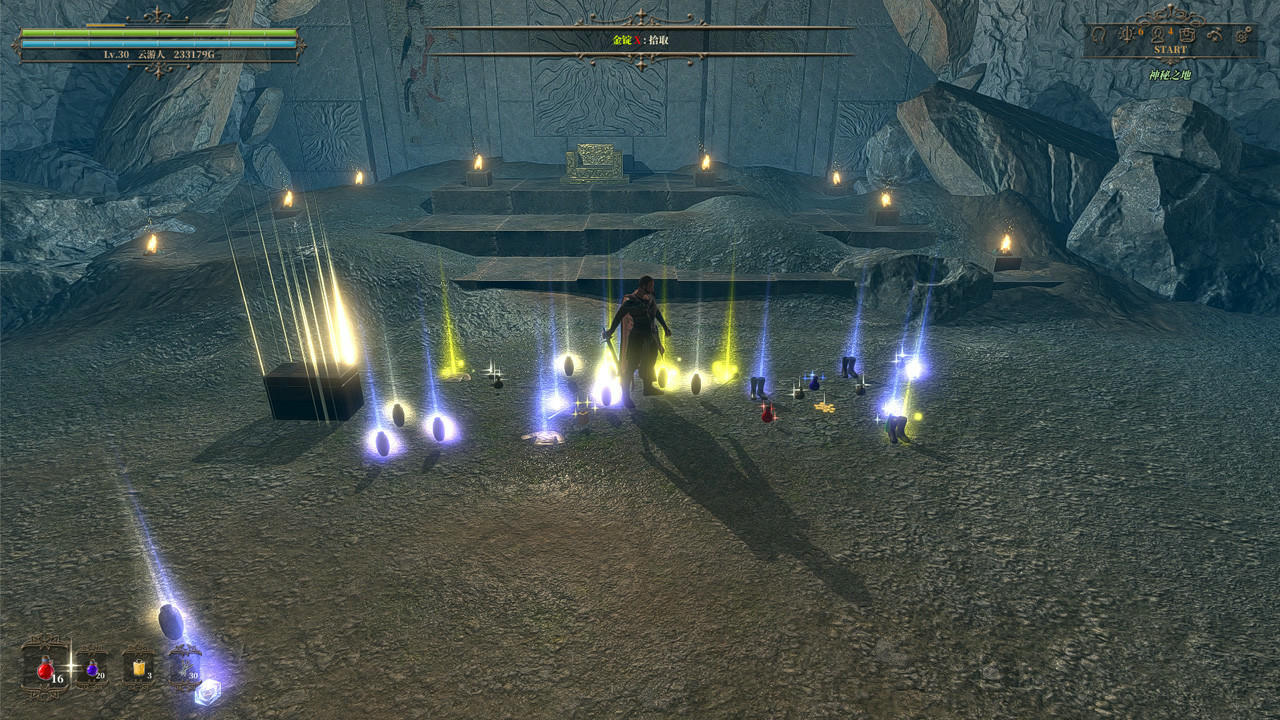The height and width of the screenshot is (720, 1280).
Task: Open the character figure menu icon
Action: (1156, 35)
